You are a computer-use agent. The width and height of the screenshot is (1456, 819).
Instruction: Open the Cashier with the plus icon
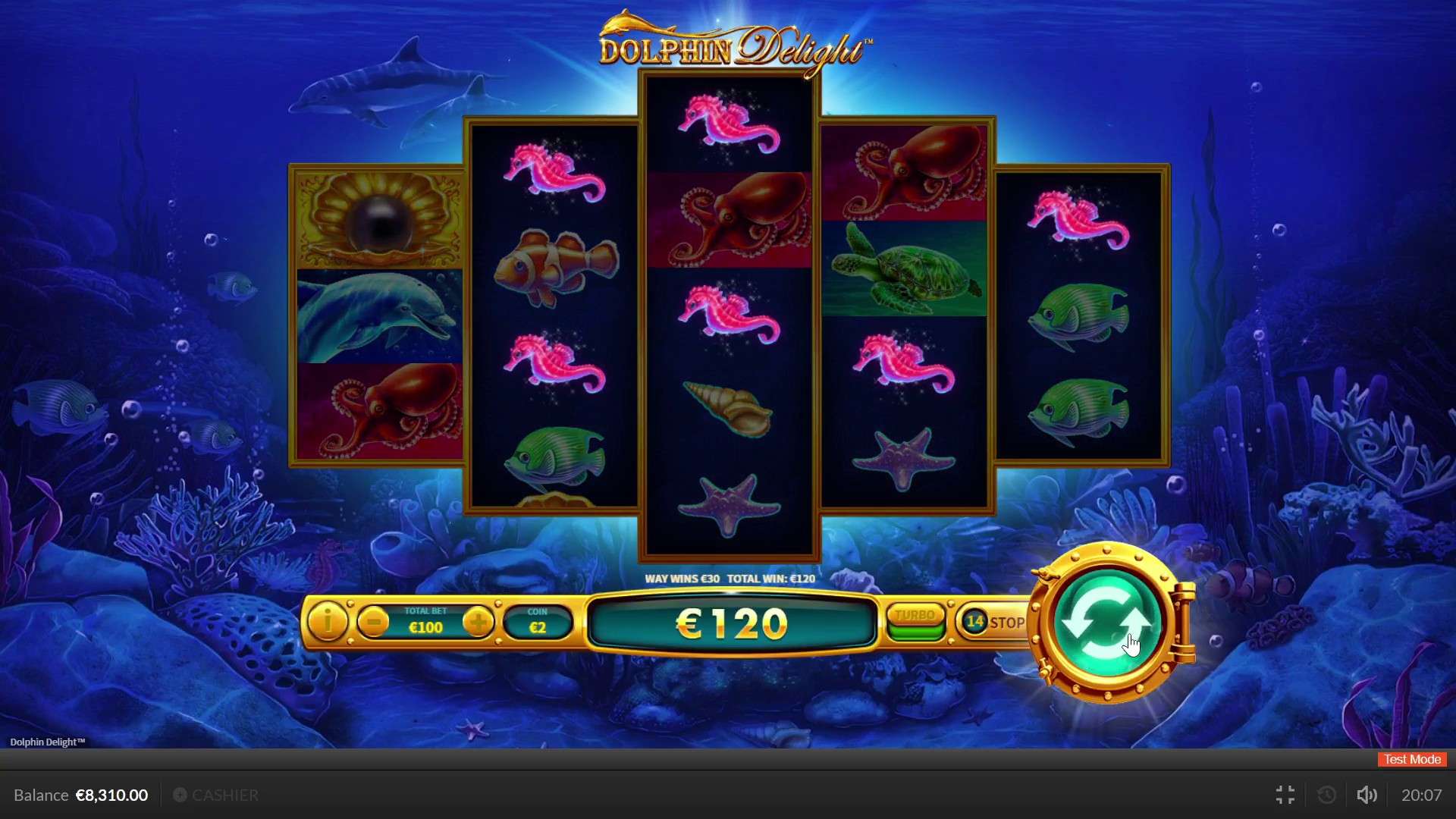pos(180,795)
